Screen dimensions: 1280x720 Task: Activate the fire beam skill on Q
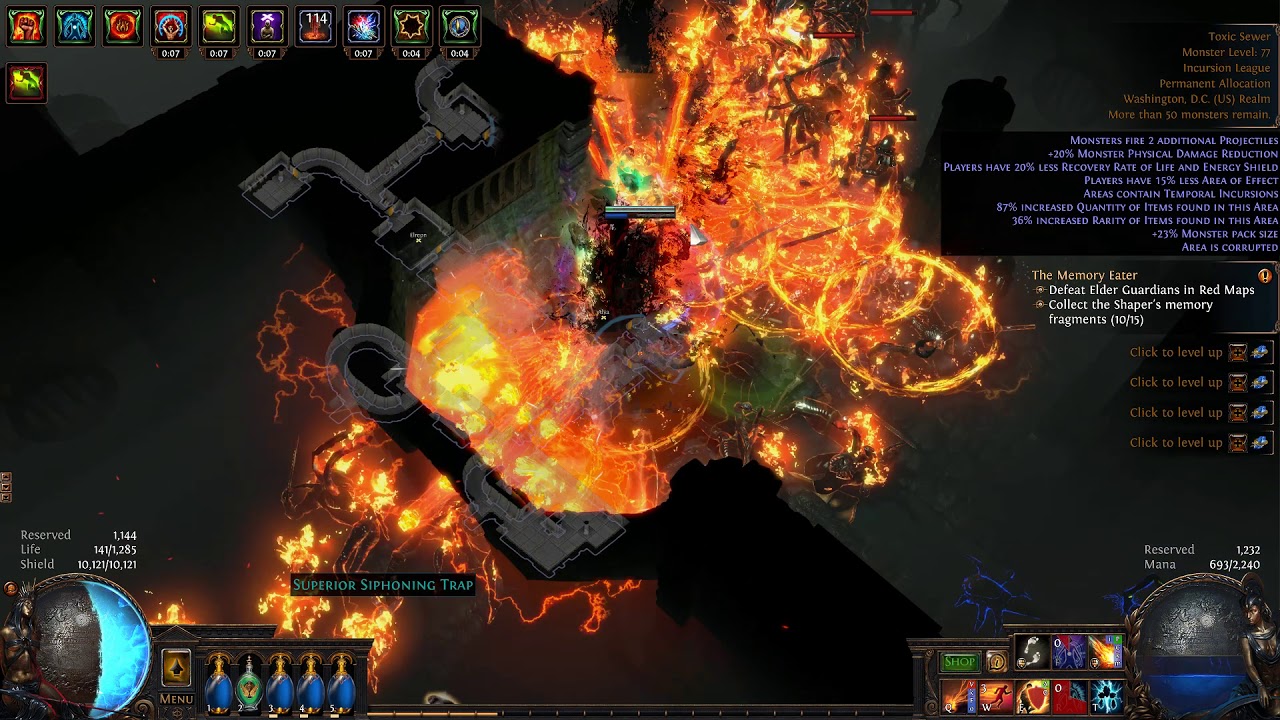coord(957,696)
